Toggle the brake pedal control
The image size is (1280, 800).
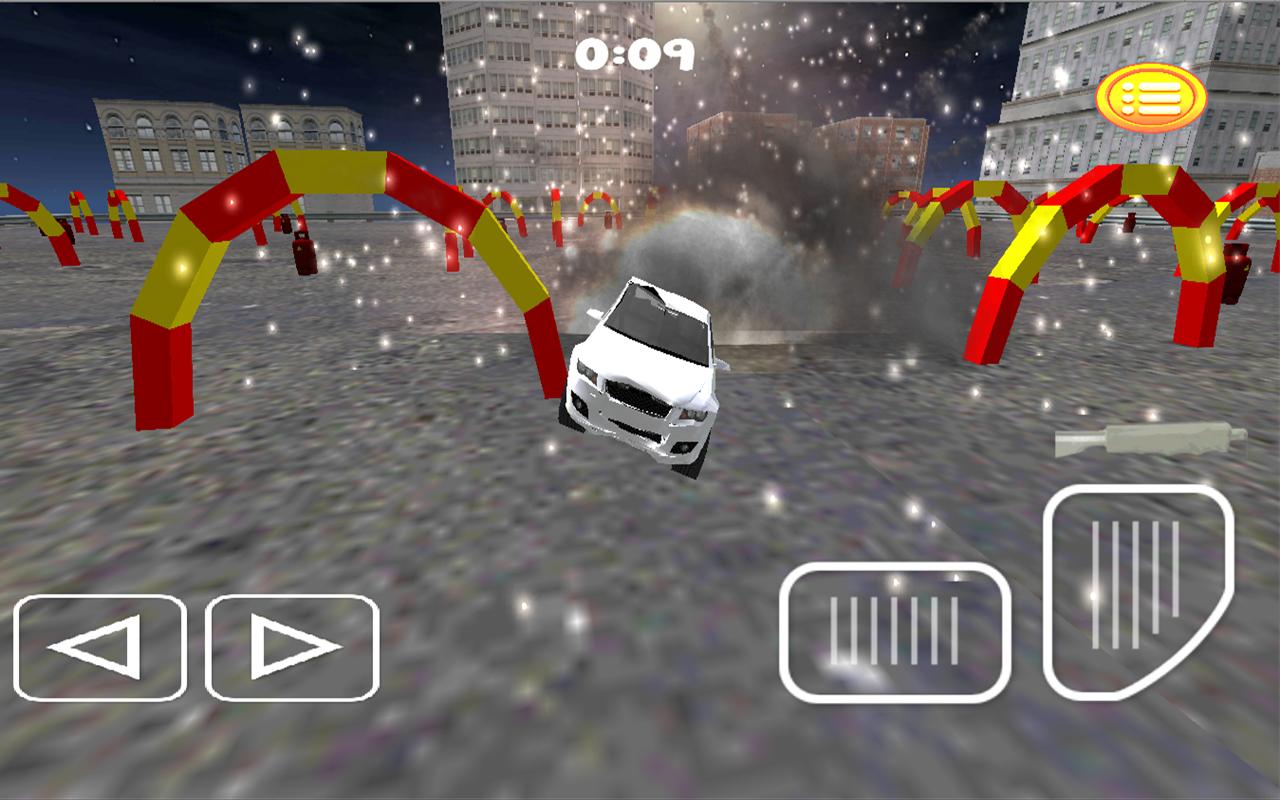click(x=895, y=633)
